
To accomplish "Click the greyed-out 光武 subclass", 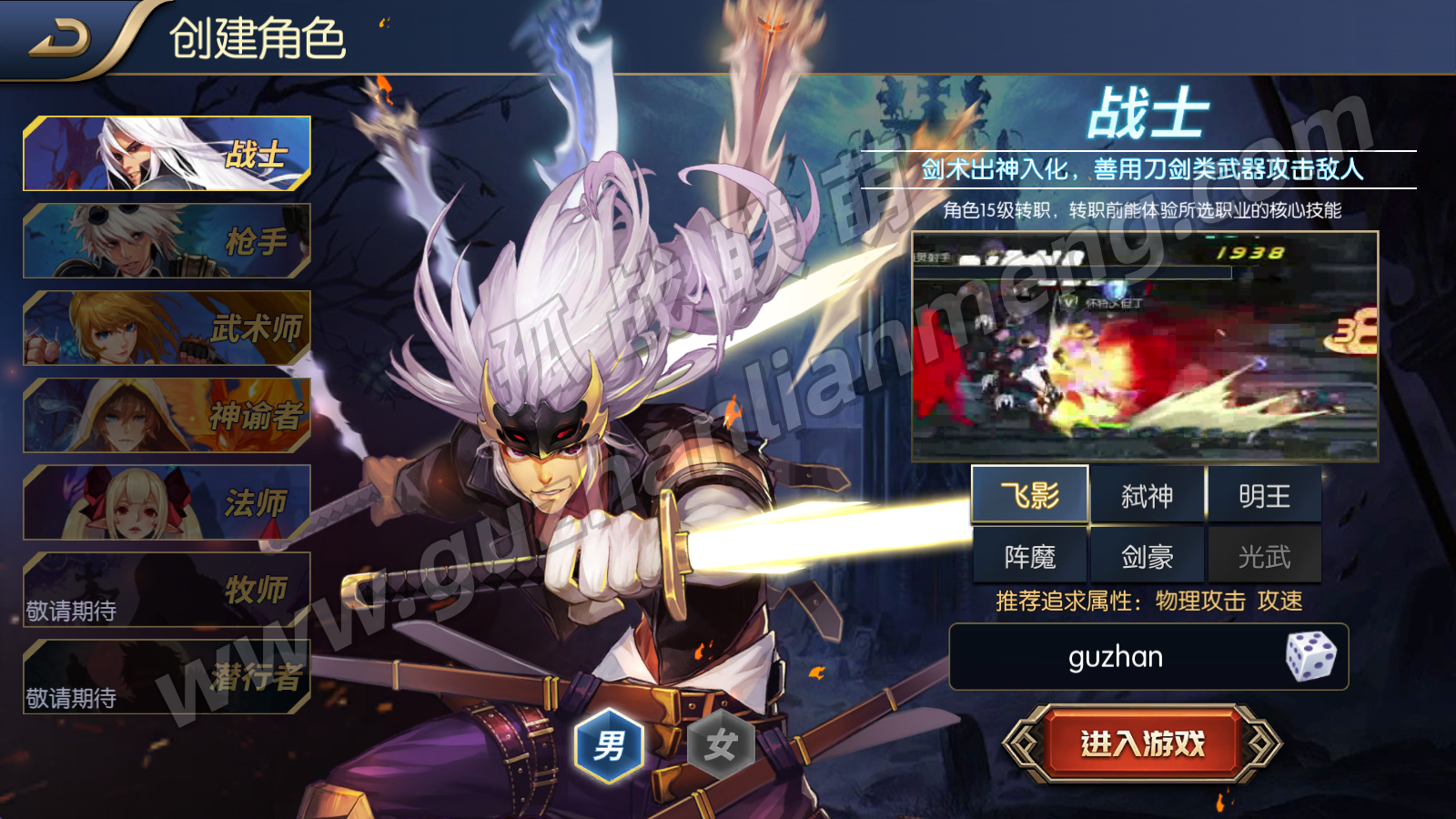I will tap(1264, 556).
